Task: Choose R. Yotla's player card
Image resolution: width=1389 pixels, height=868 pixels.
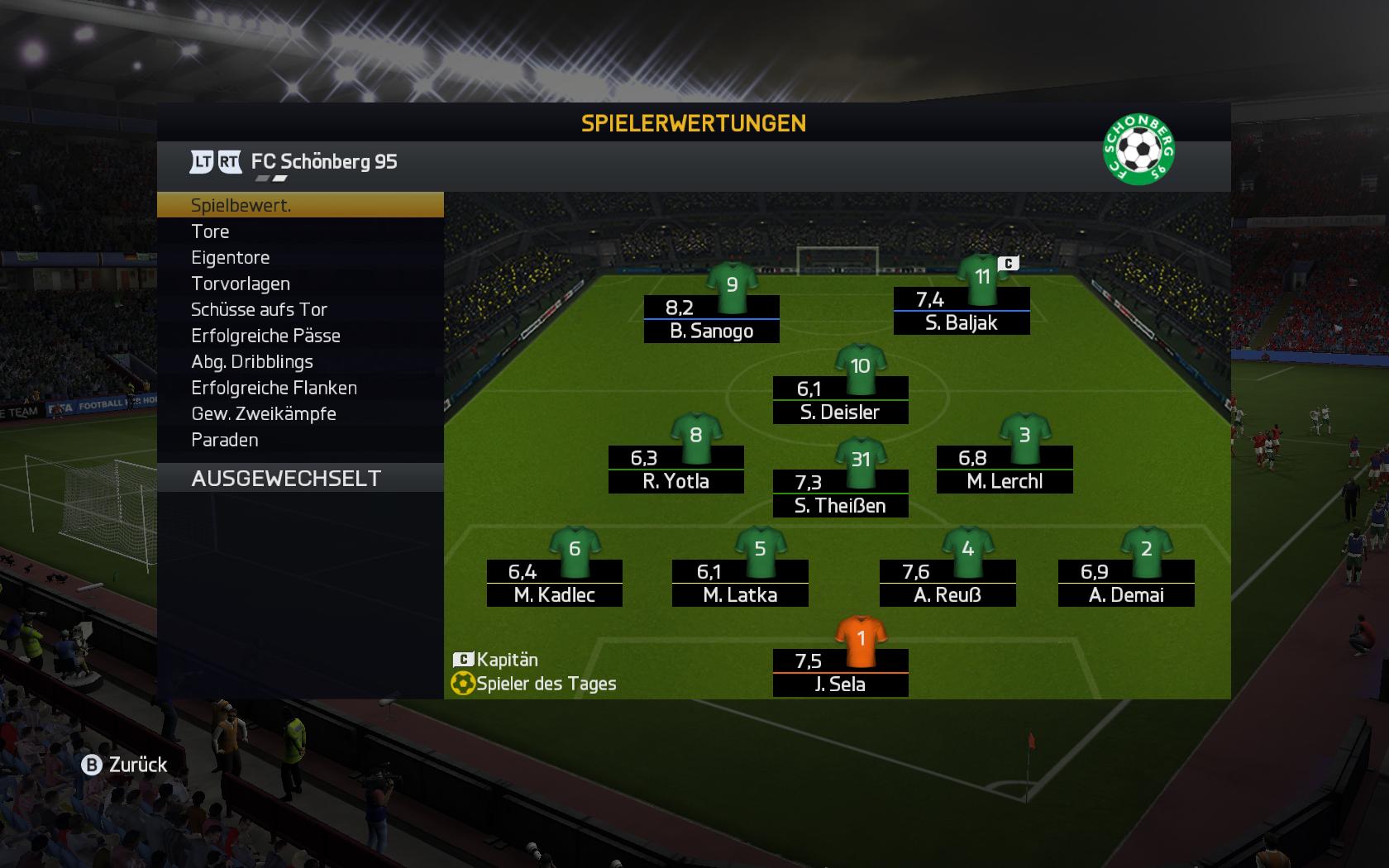Action: tap(676, 470)
